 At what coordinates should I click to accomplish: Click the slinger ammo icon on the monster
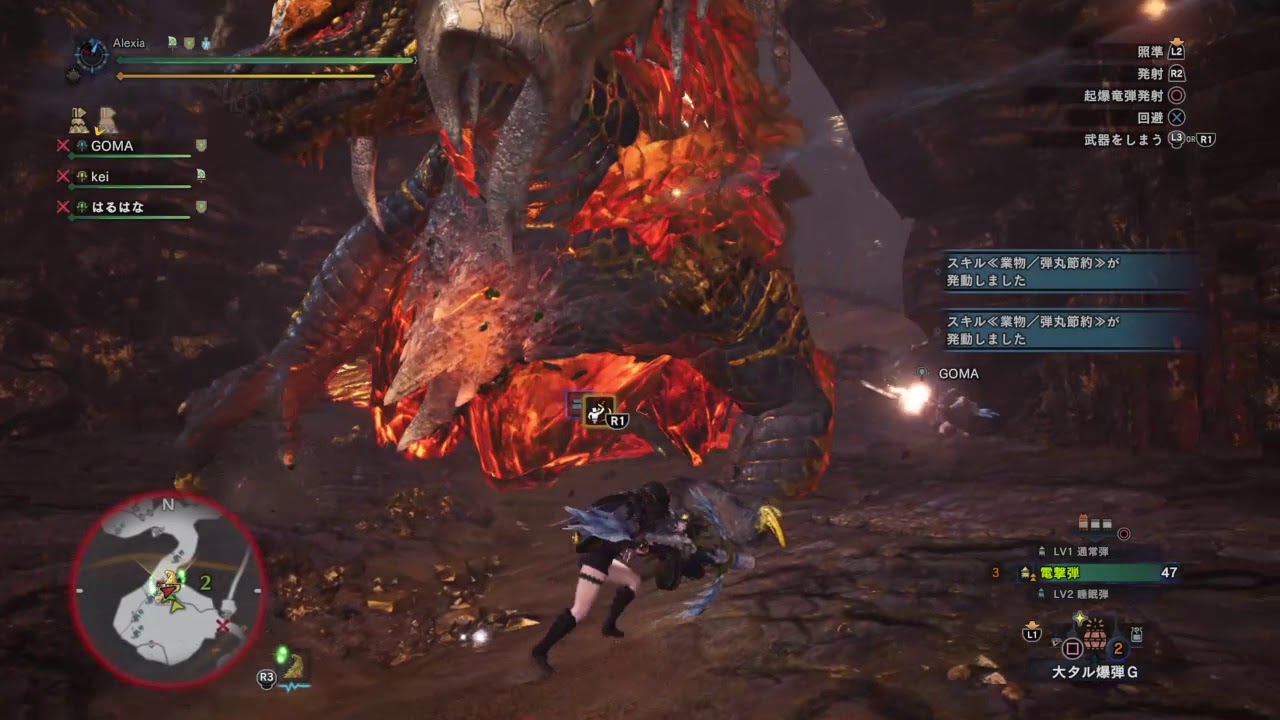[597, 409]
